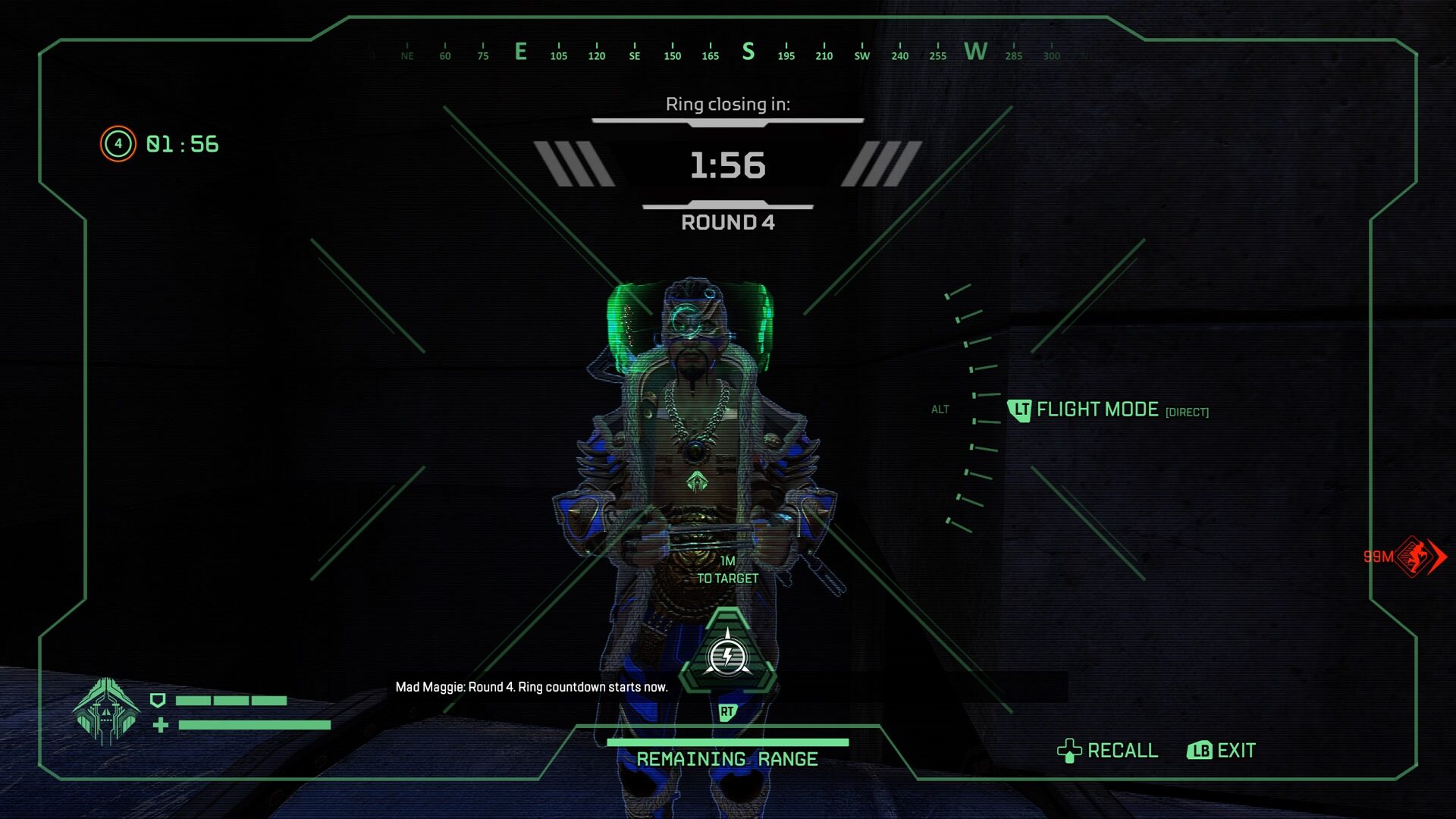Click the 1:56 ring countdown display
The width and height of the screenshot is (1456, 819).
point(727,167)
